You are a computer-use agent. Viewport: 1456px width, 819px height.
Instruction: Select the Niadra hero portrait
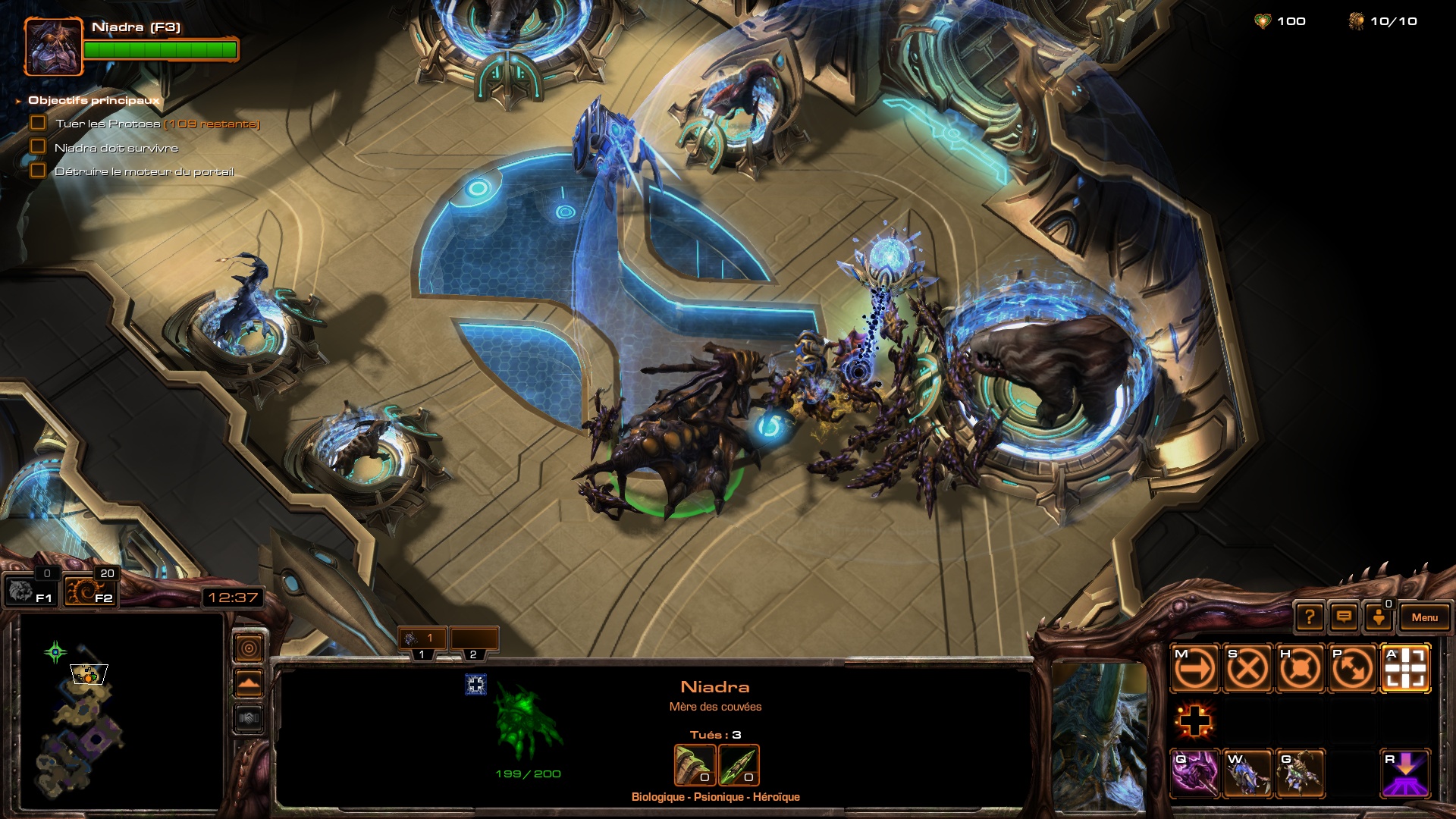pos(53,47)
